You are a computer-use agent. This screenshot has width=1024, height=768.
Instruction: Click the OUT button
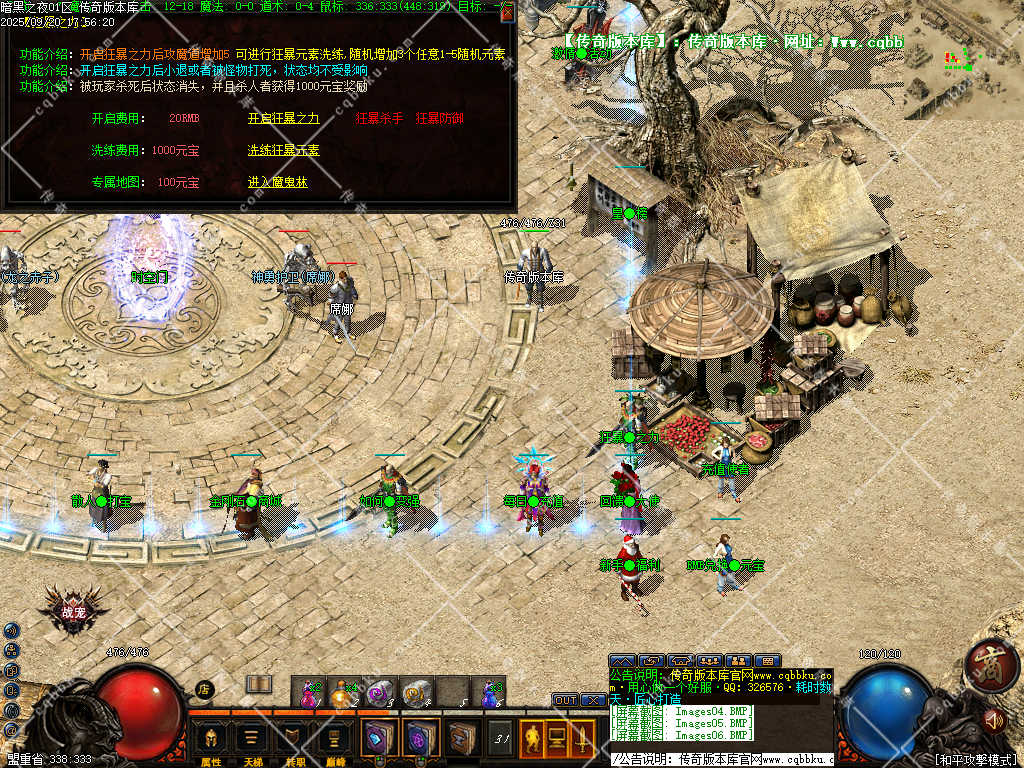(x=565, y=700)
